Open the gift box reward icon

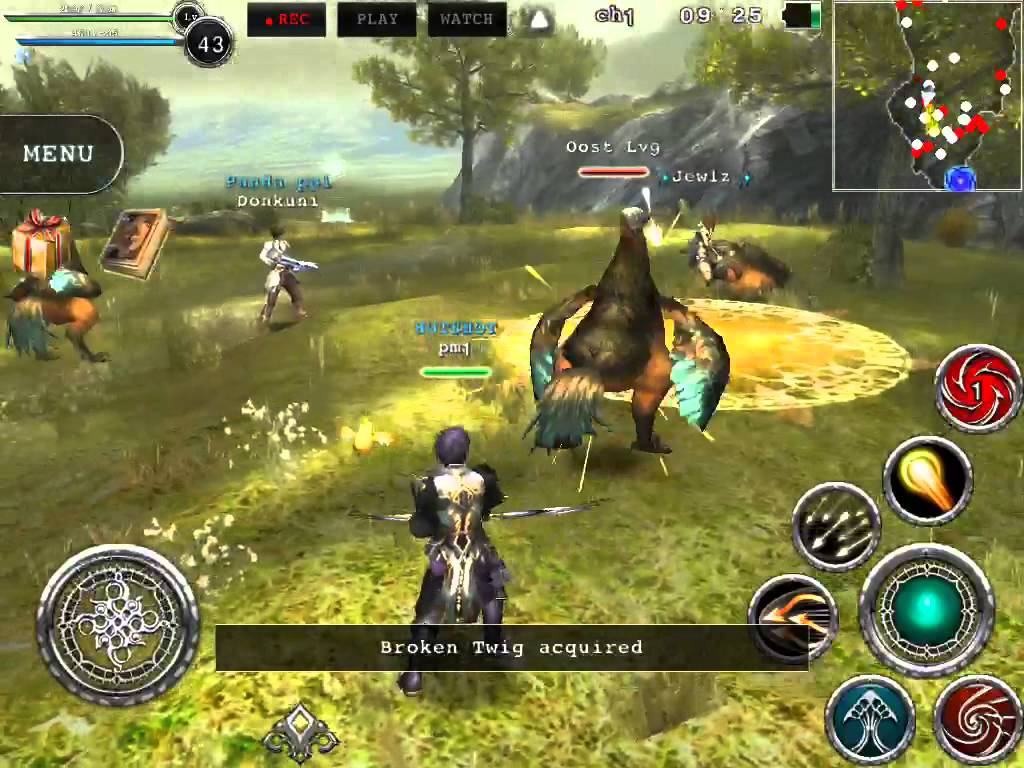click(40, 243)
